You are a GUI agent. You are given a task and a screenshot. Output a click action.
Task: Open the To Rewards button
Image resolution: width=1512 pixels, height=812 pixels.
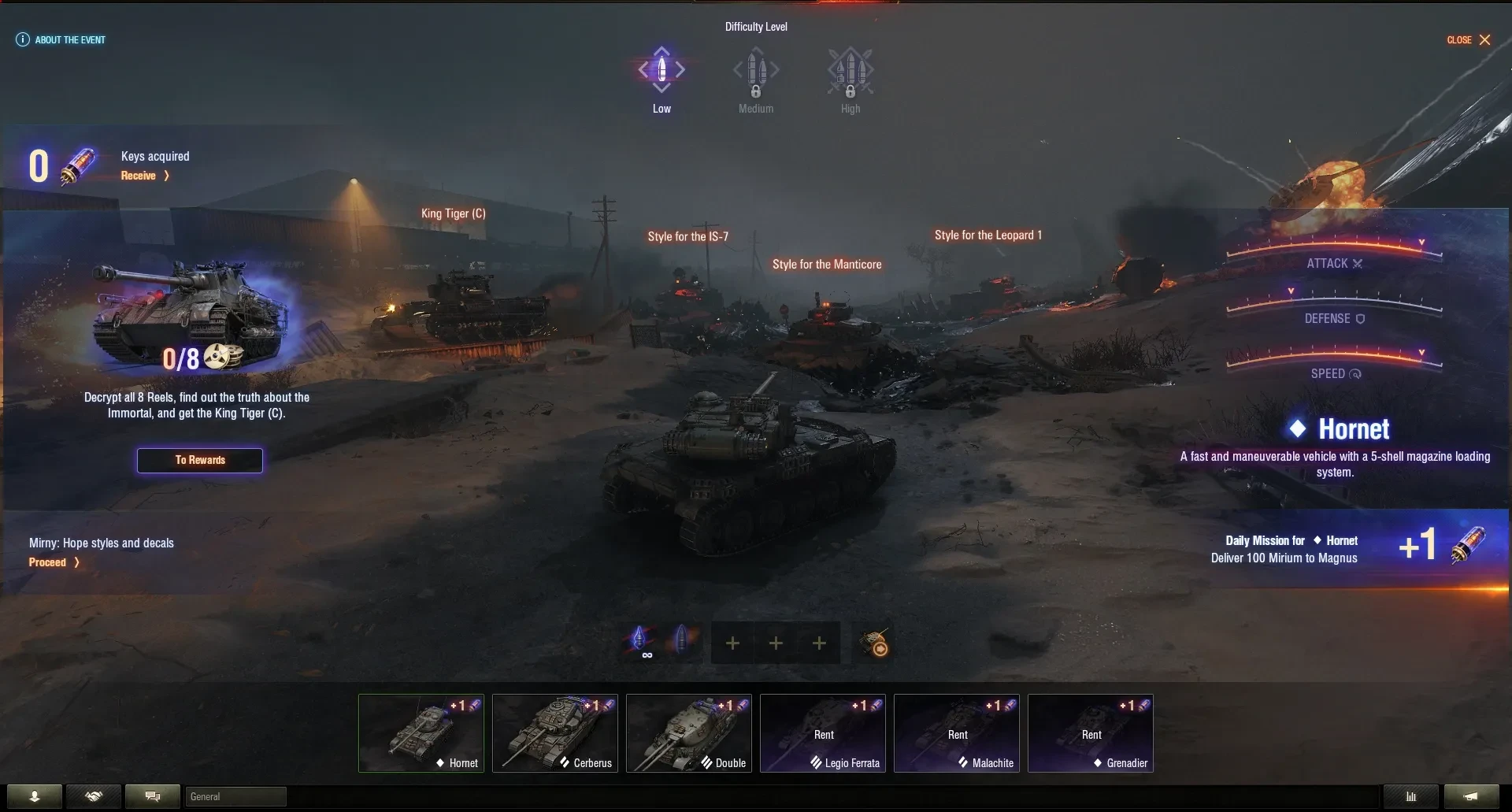click(200, 460)
